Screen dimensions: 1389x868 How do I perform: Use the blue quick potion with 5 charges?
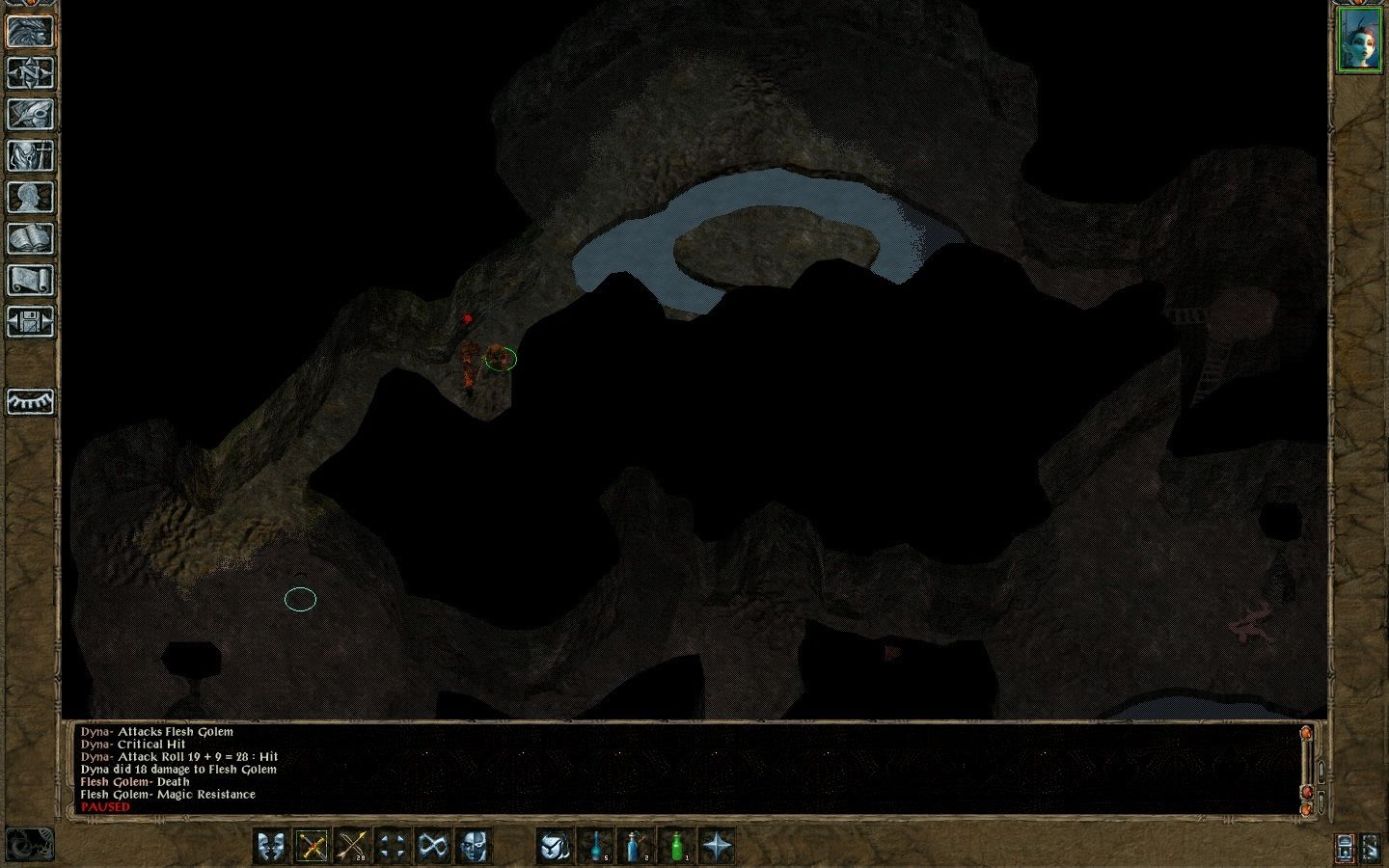click(595, 847)
